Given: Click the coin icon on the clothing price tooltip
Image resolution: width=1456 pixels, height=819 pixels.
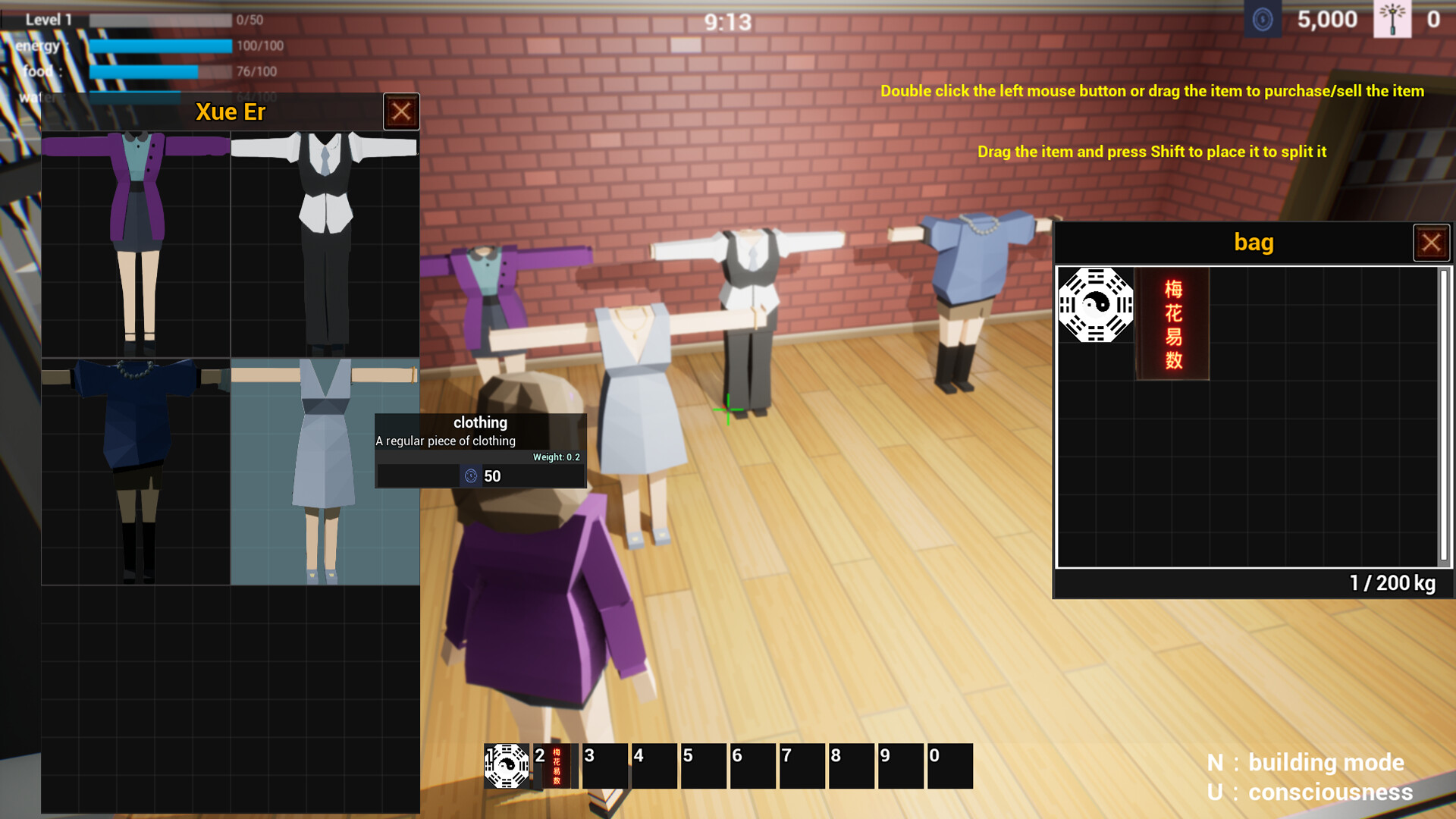Looking at the screenshot, I should pyautogui.click(x=472, y=475).
